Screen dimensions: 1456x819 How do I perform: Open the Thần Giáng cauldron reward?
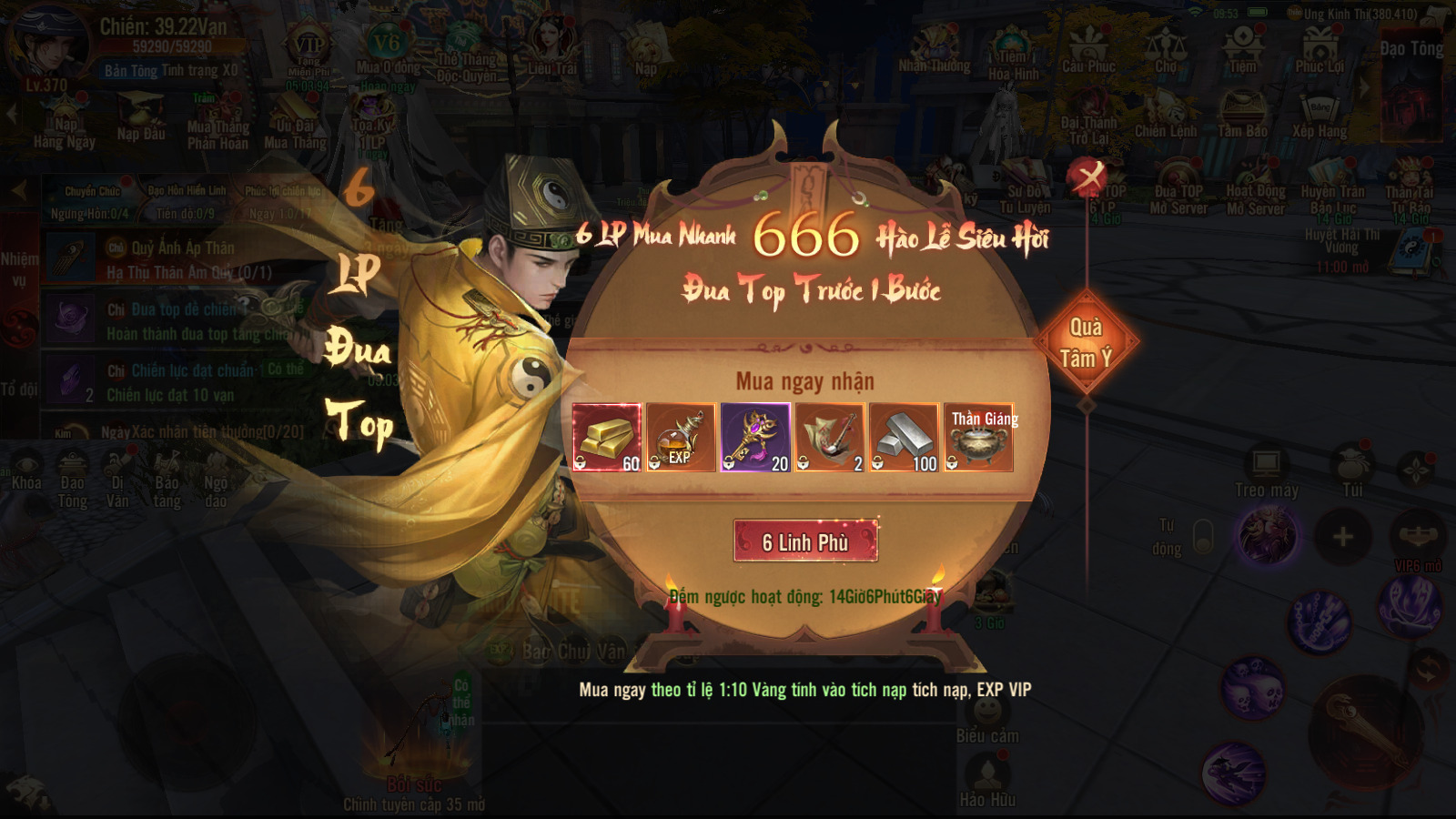point(978,438)
